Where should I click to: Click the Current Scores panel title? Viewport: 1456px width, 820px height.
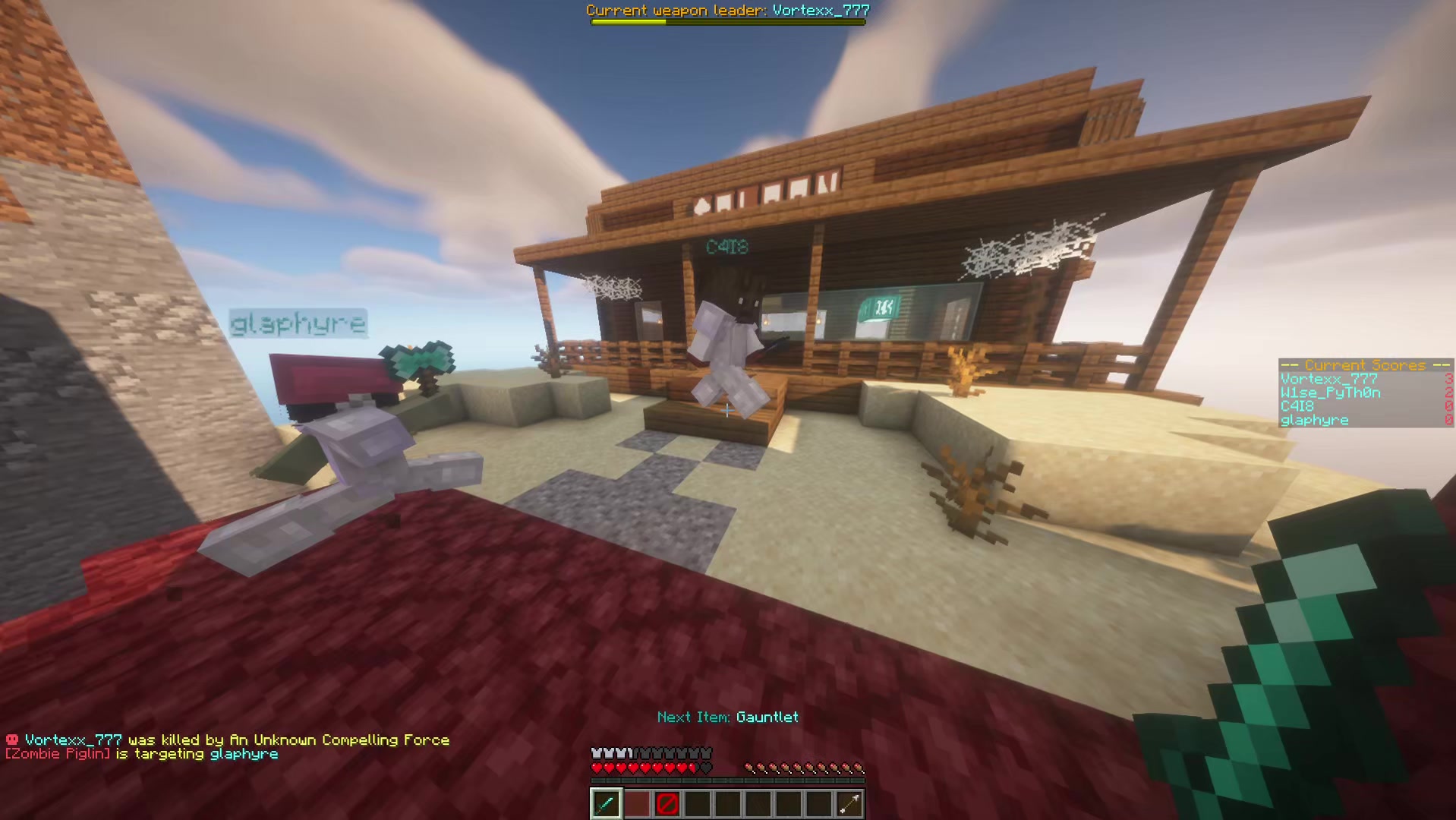[x=1365, y=365]
